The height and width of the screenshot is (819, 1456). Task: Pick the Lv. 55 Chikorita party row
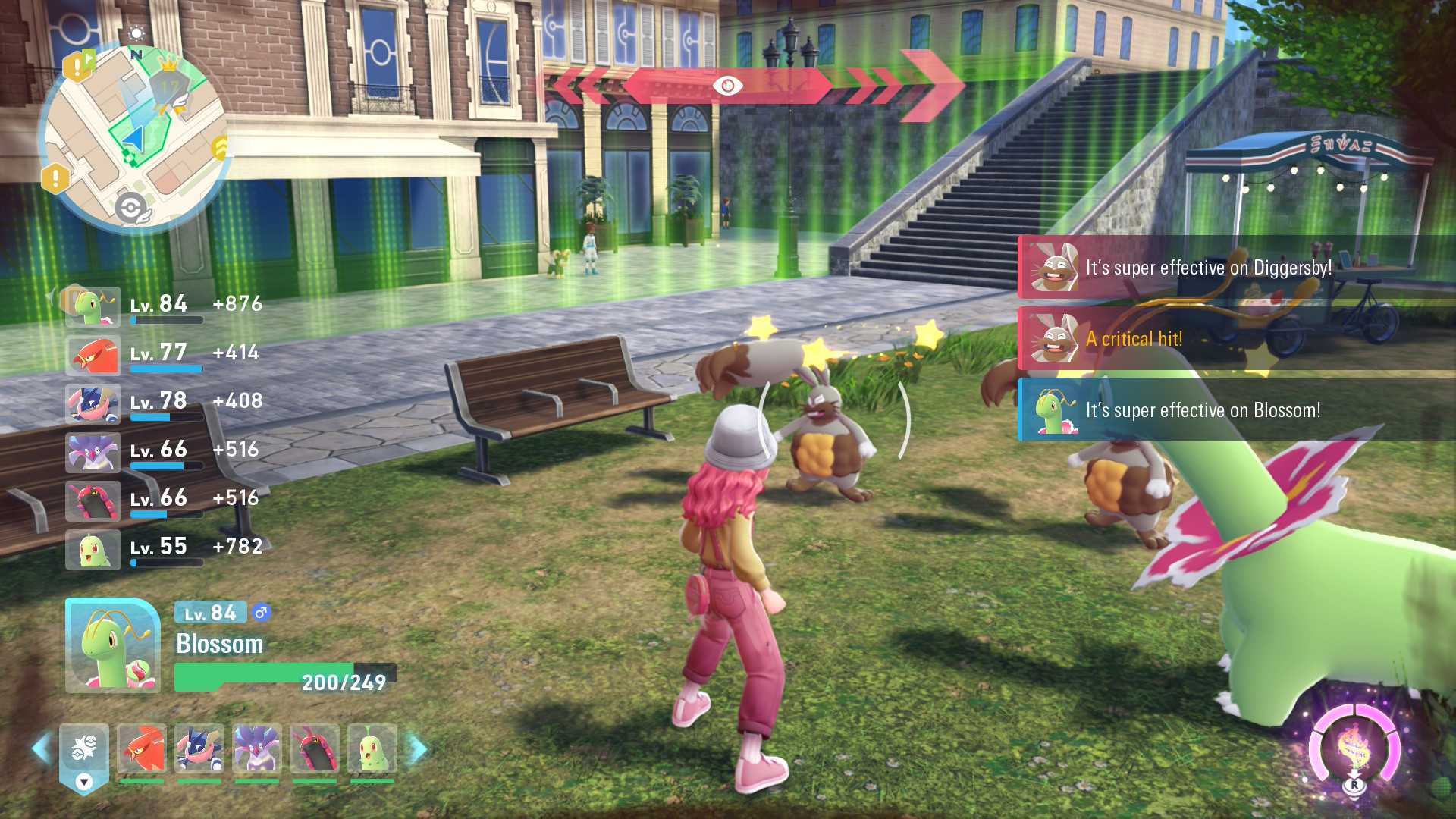click(163, 549)
